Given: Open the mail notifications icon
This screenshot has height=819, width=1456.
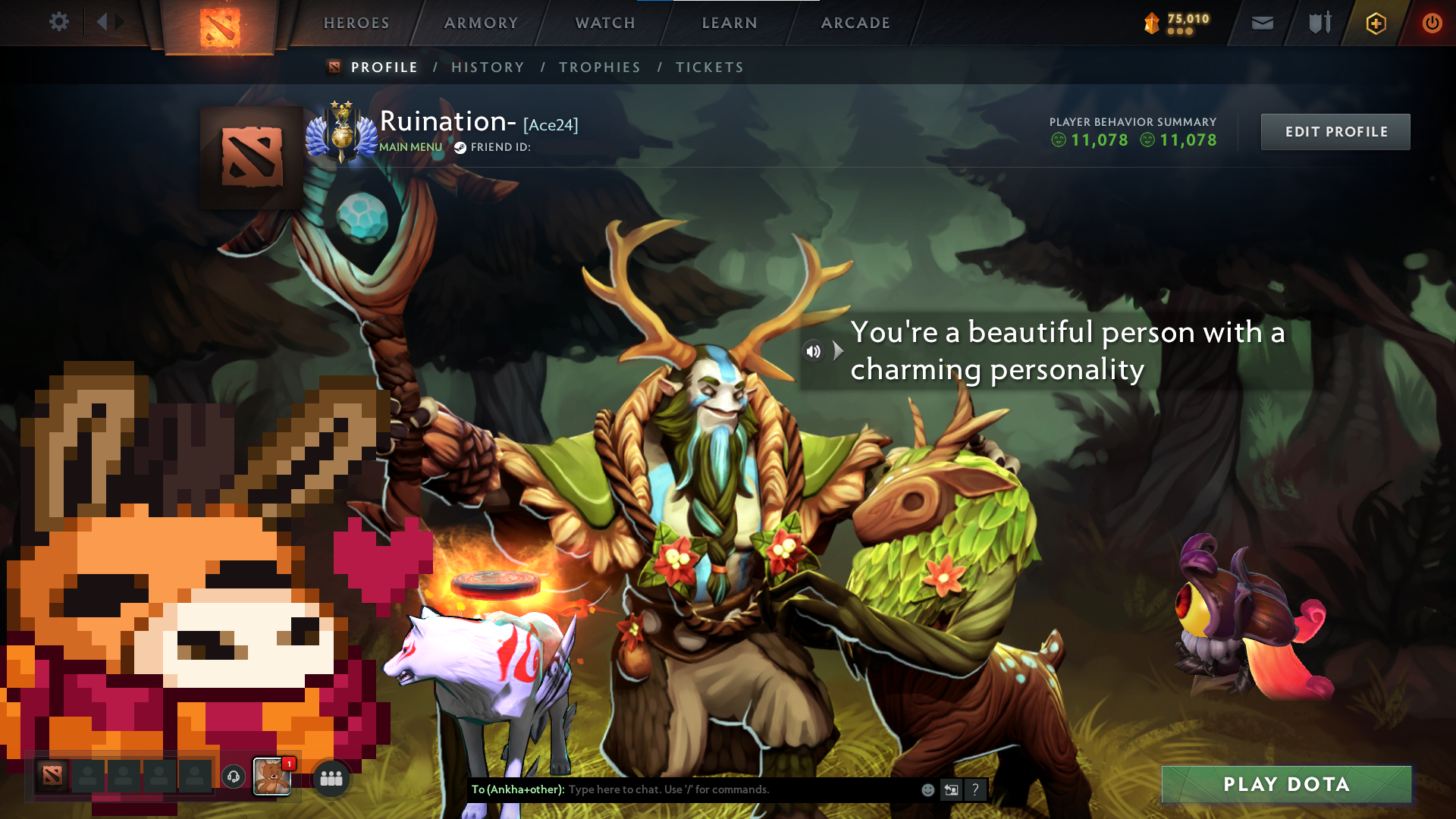Looking at the screenshot, I should coord(1262,24).
